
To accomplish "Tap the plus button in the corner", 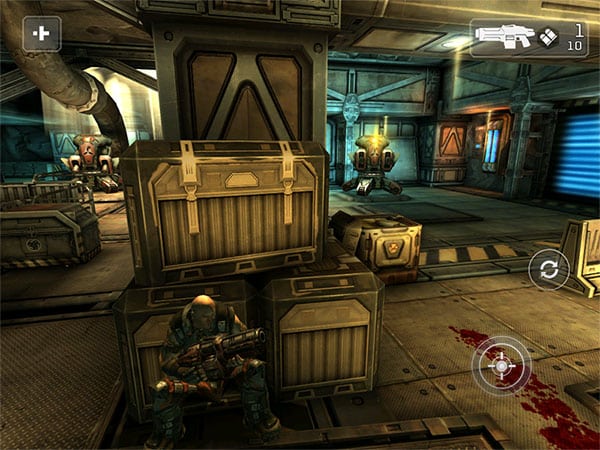I will click(x=41, y=33).
